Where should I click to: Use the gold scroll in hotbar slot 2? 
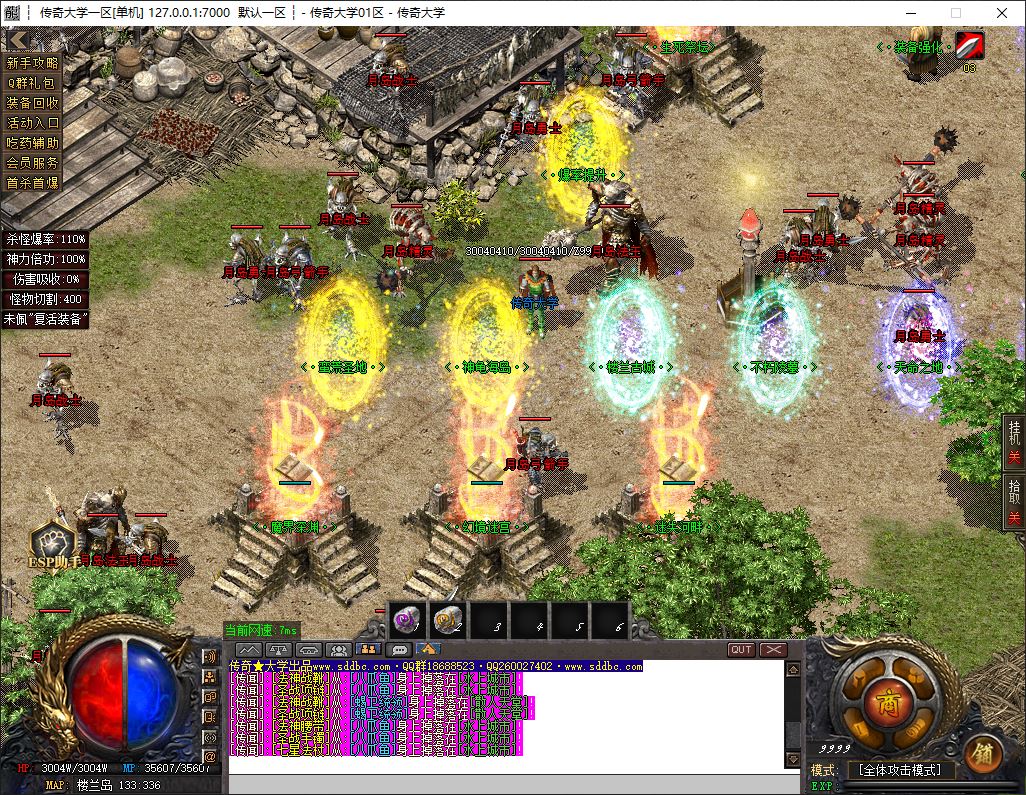[447, 622]
